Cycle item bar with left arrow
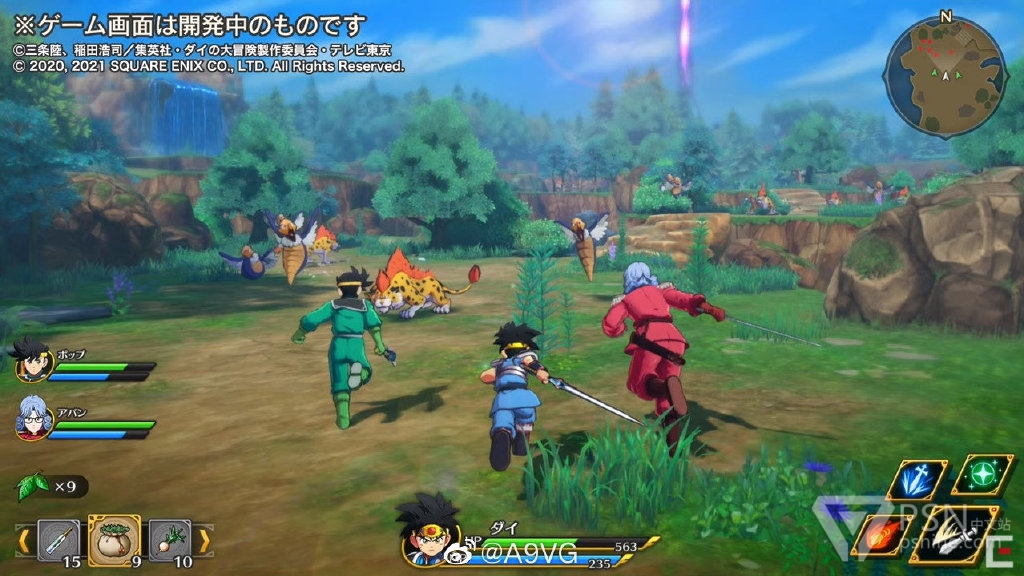The width and height of the screenshot is (1024, 576). [22, 541]
